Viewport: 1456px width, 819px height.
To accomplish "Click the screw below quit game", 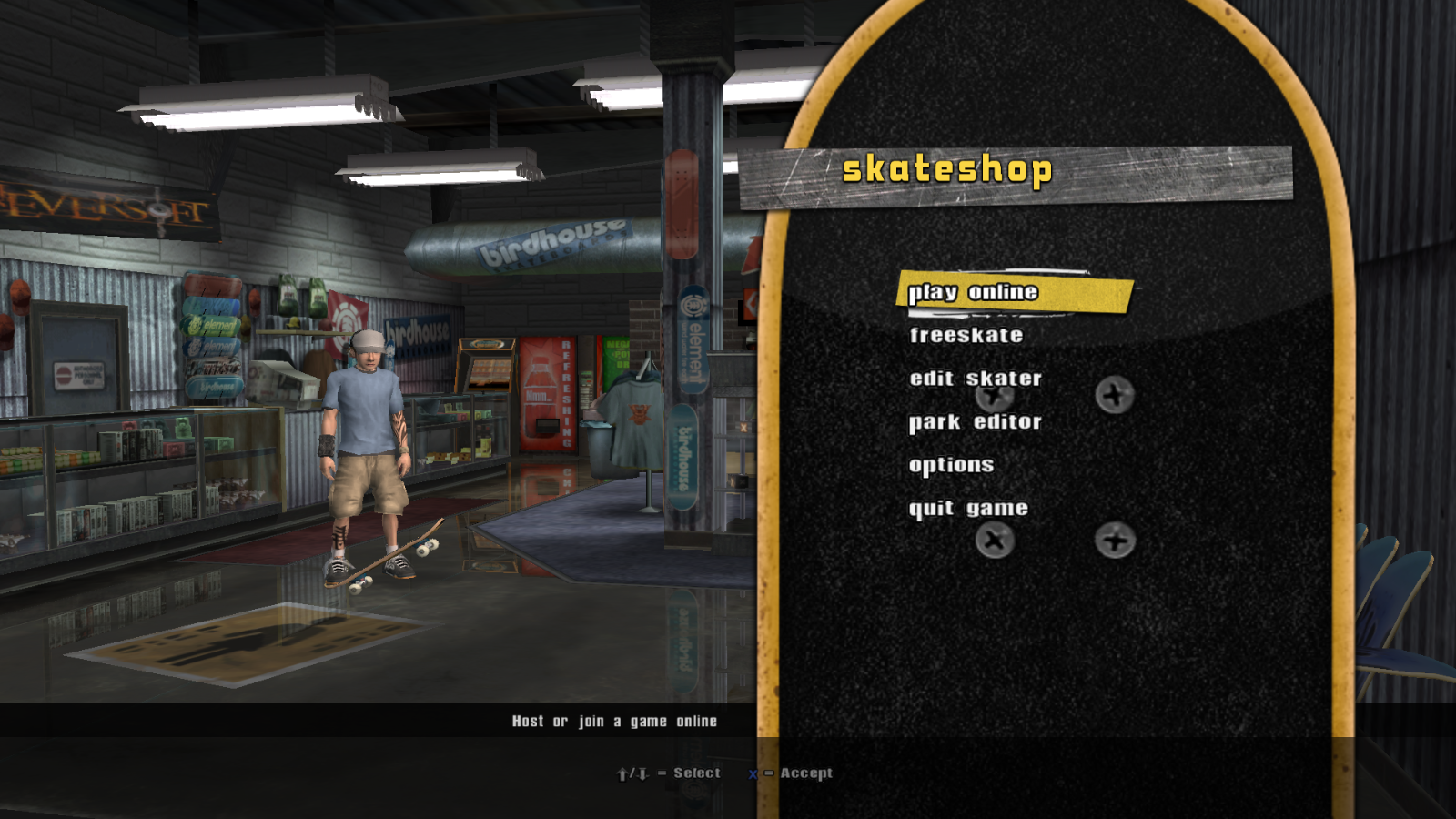I will [995, 541].
